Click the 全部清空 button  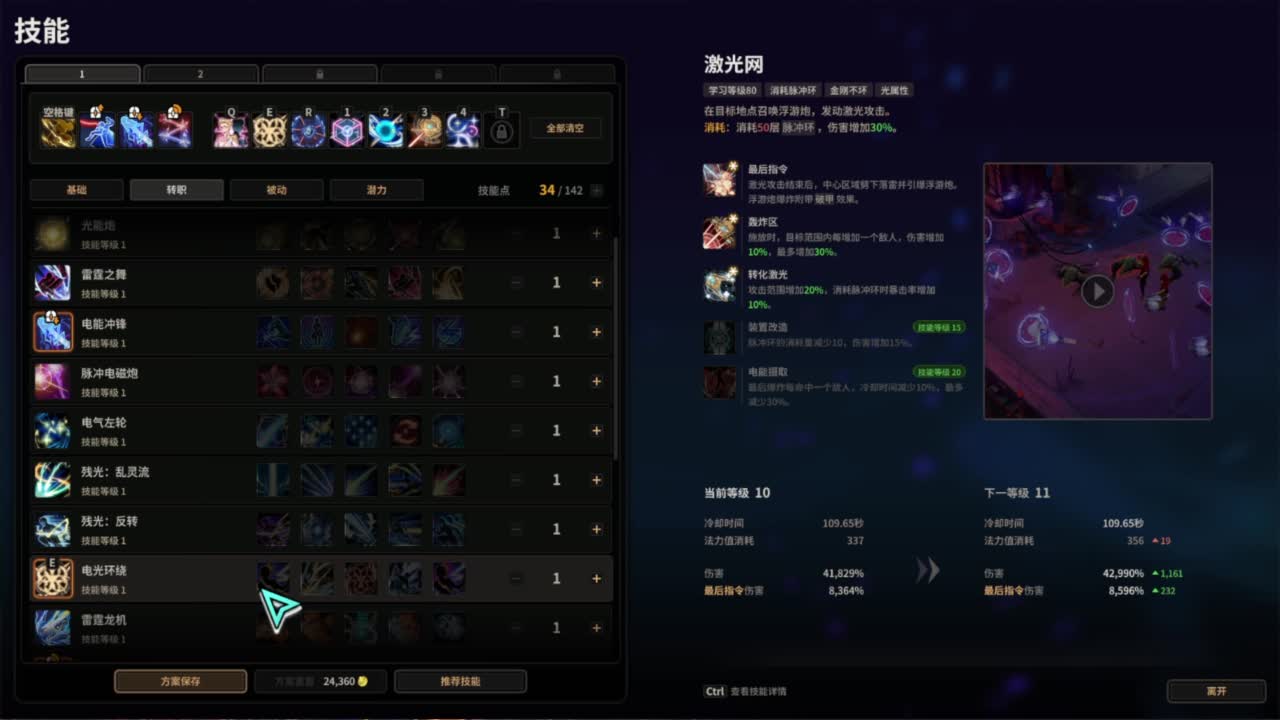[565, 127]
